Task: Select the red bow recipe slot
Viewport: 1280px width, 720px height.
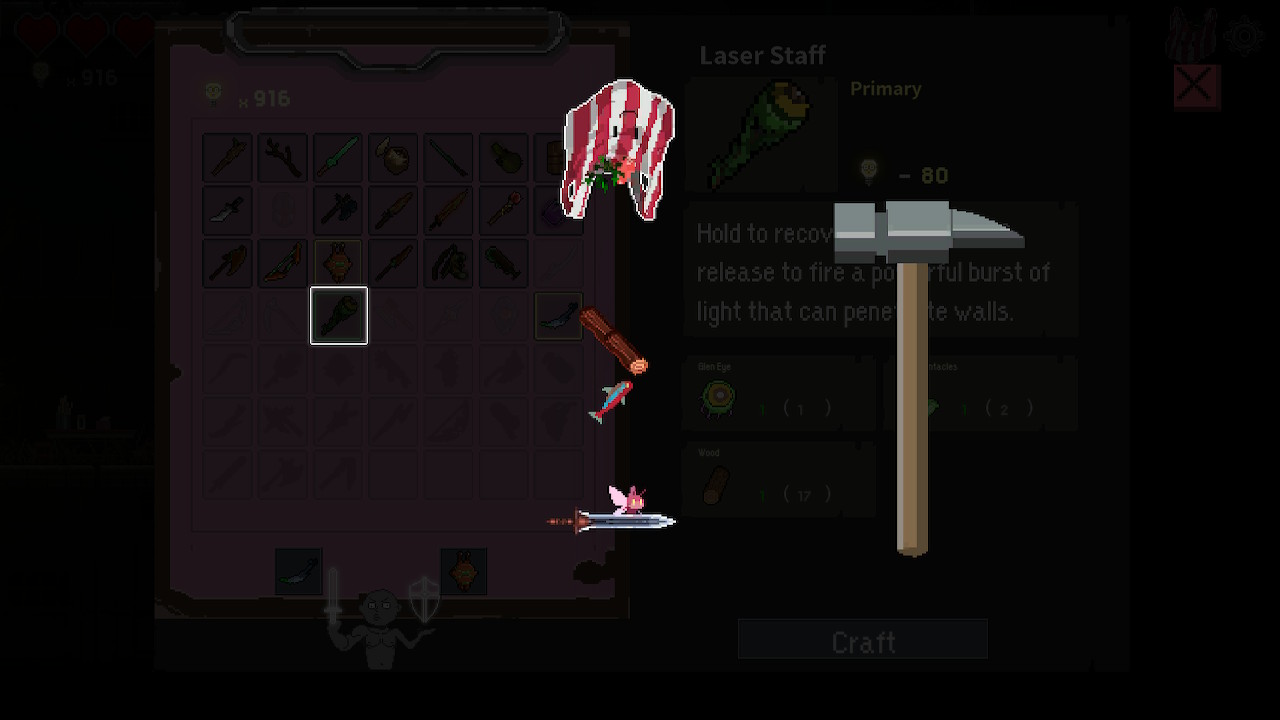Action: (x=283, y=264)
